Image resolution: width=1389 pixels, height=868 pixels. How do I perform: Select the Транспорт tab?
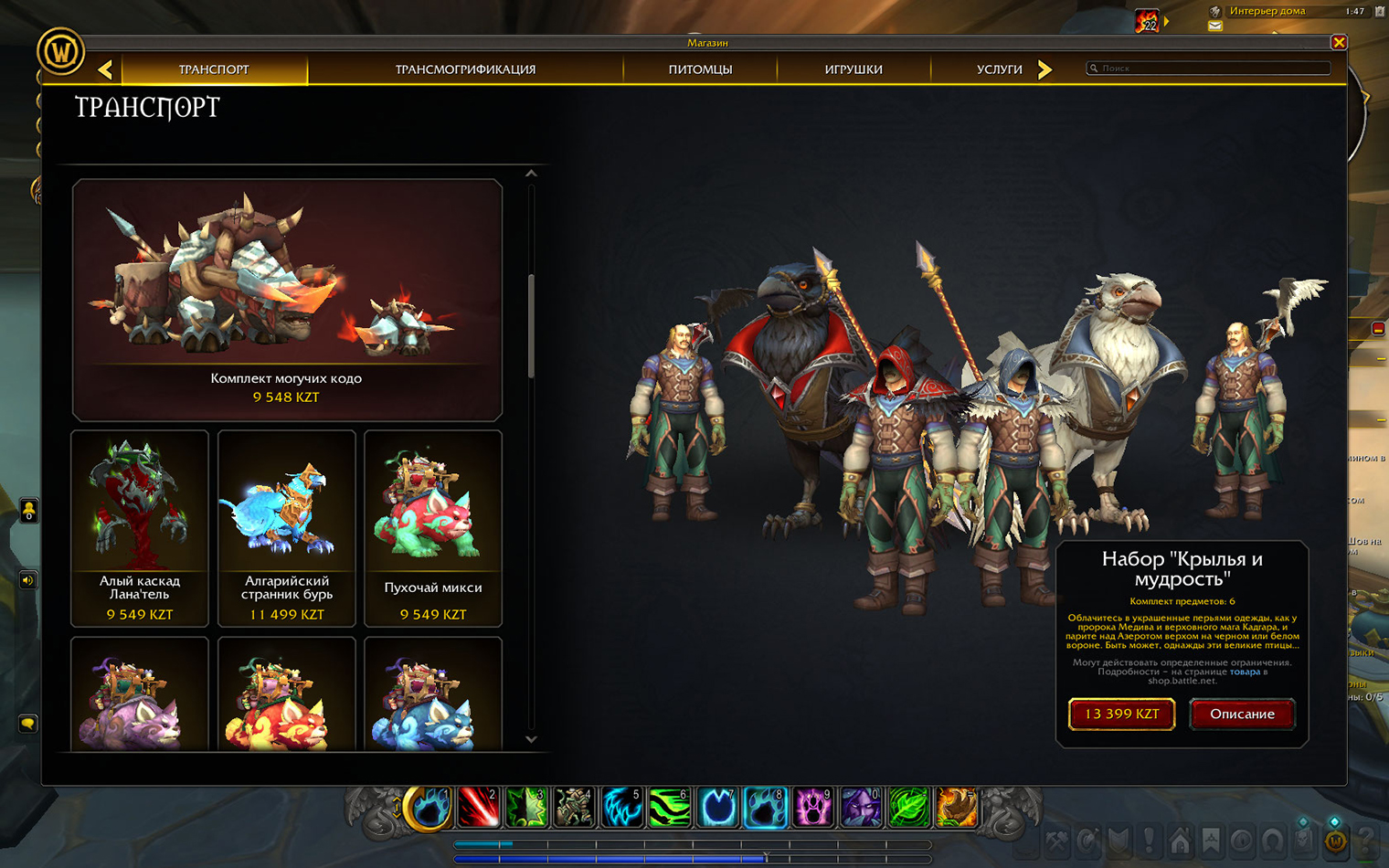tap(214, 69)
